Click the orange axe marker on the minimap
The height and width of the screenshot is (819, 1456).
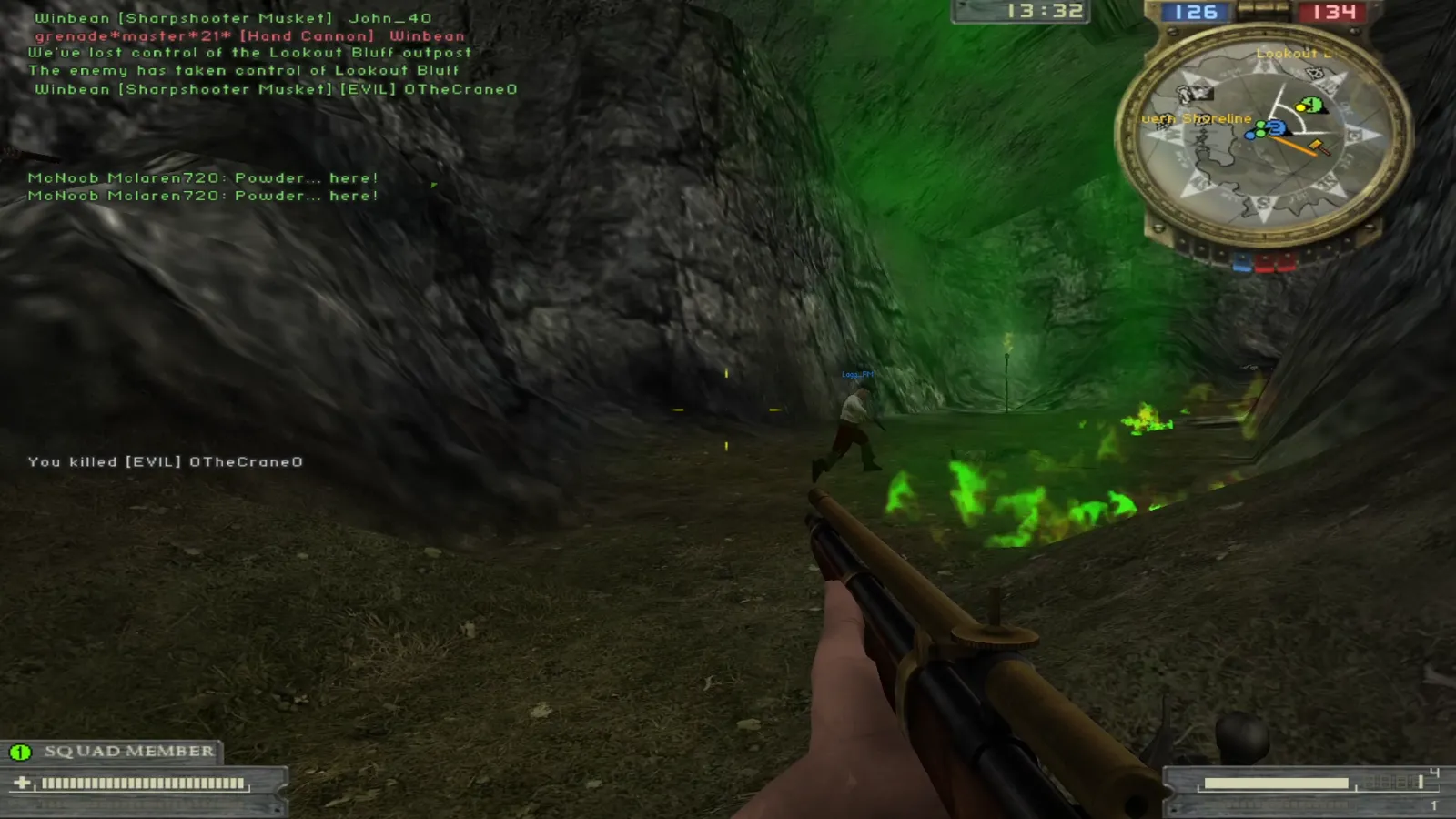1316,146
